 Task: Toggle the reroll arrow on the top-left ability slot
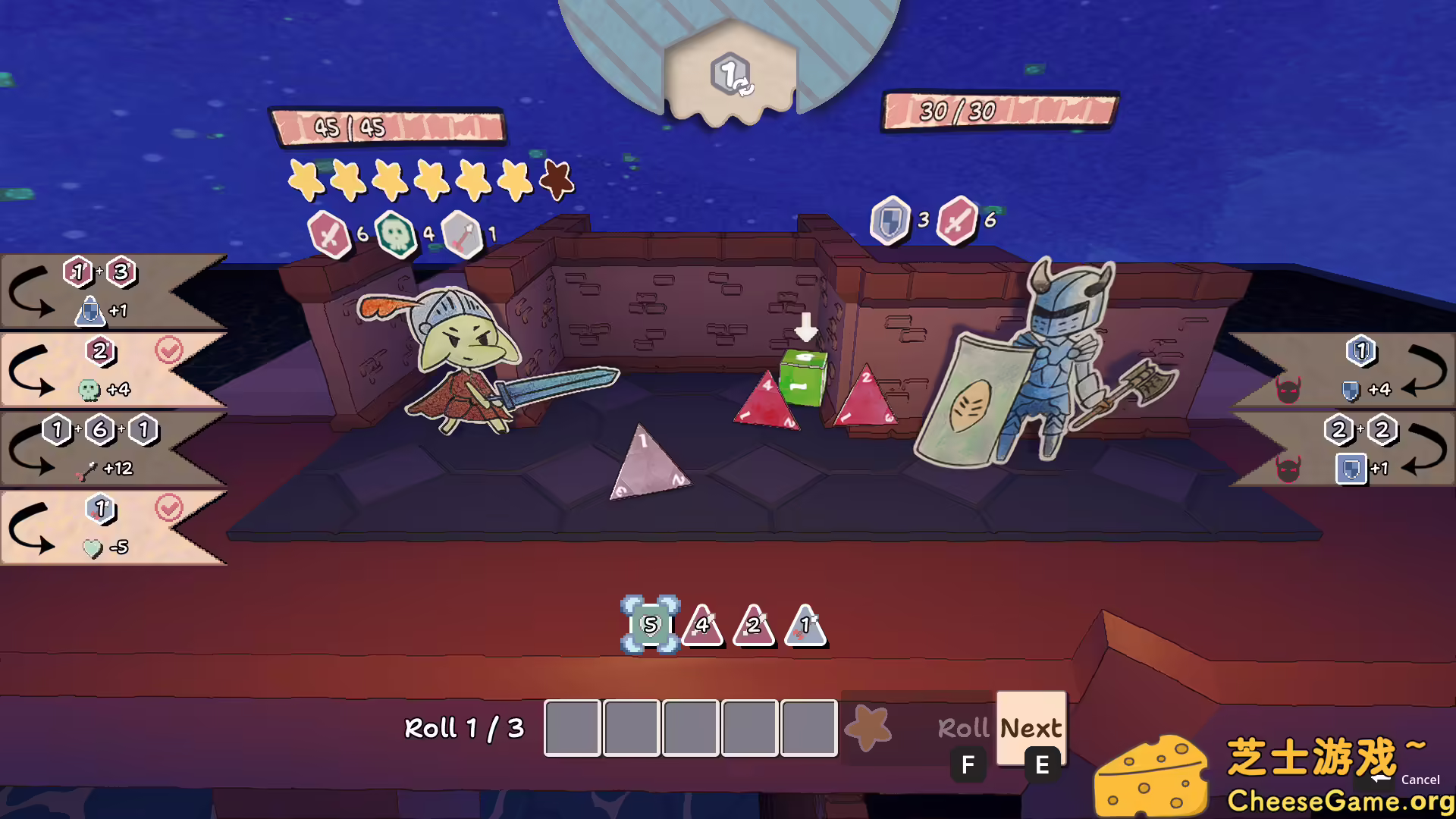[30, 292]
